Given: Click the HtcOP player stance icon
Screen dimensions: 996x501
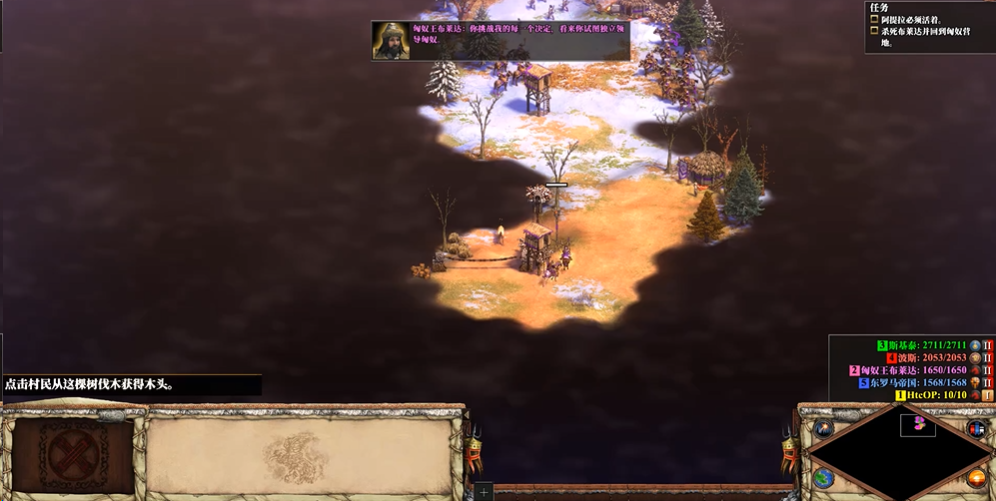Looking at the screenshot, I should coord(988,395).
